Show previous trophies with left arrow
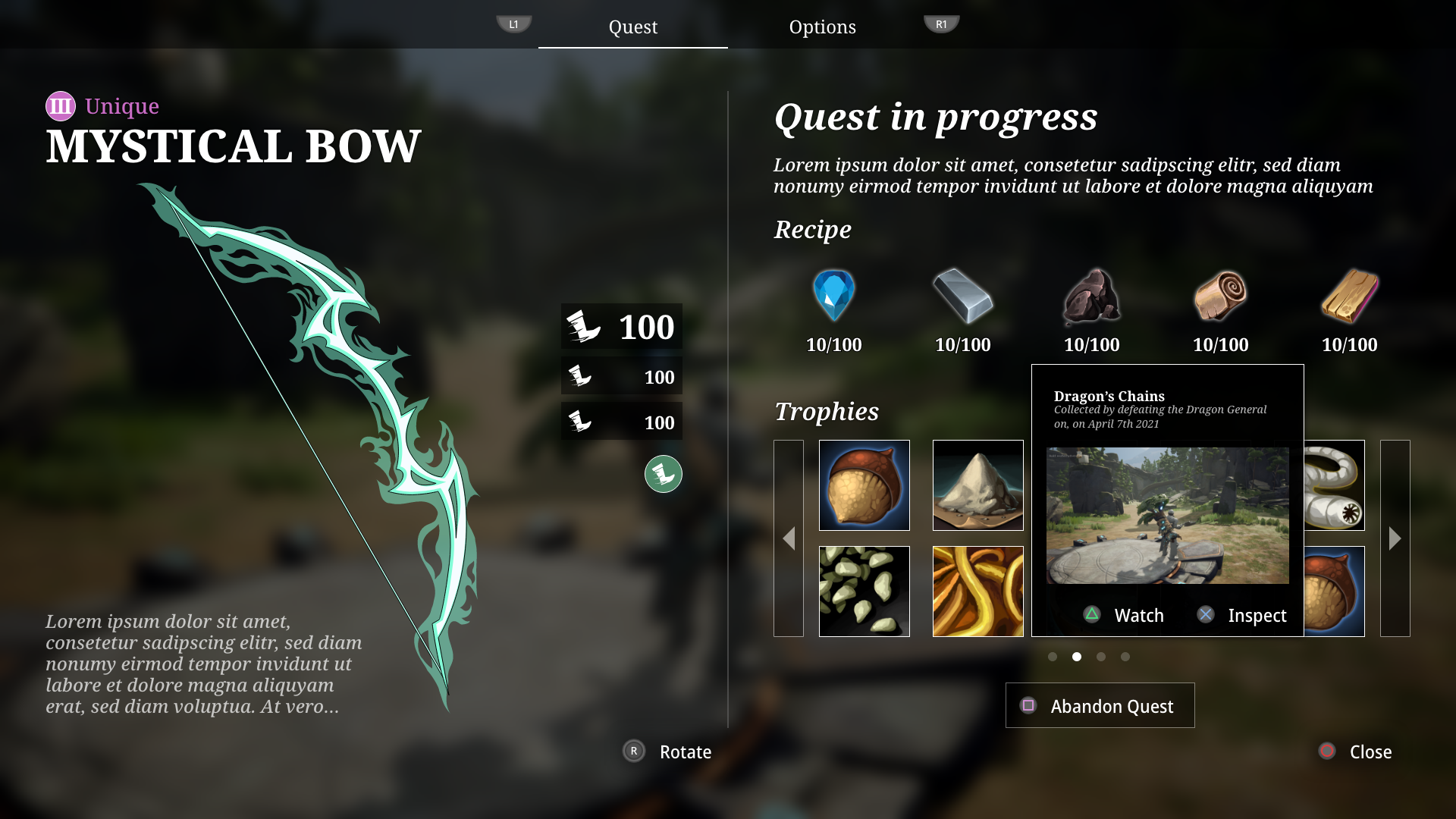1456x819 pixels. (x=789, y=538)
